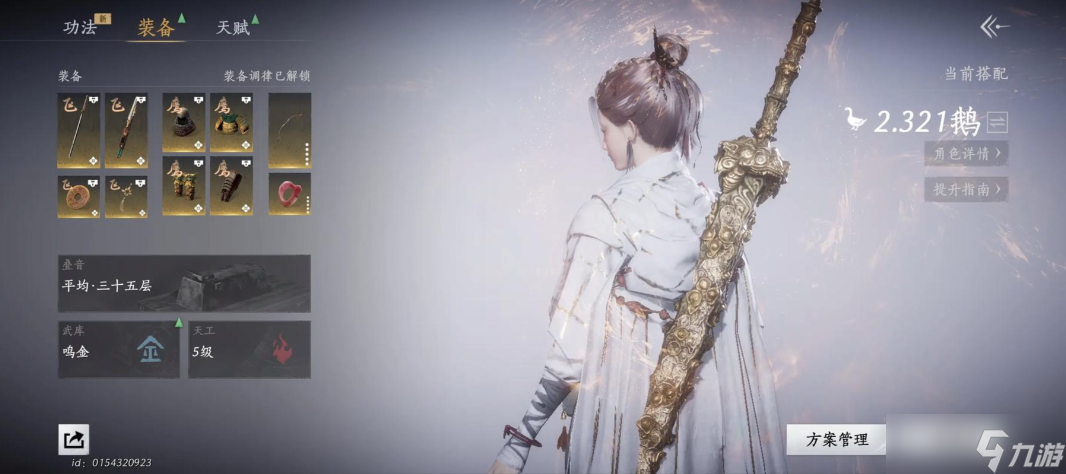
Task: Select the 装备 tab
Action: (155, 27)
